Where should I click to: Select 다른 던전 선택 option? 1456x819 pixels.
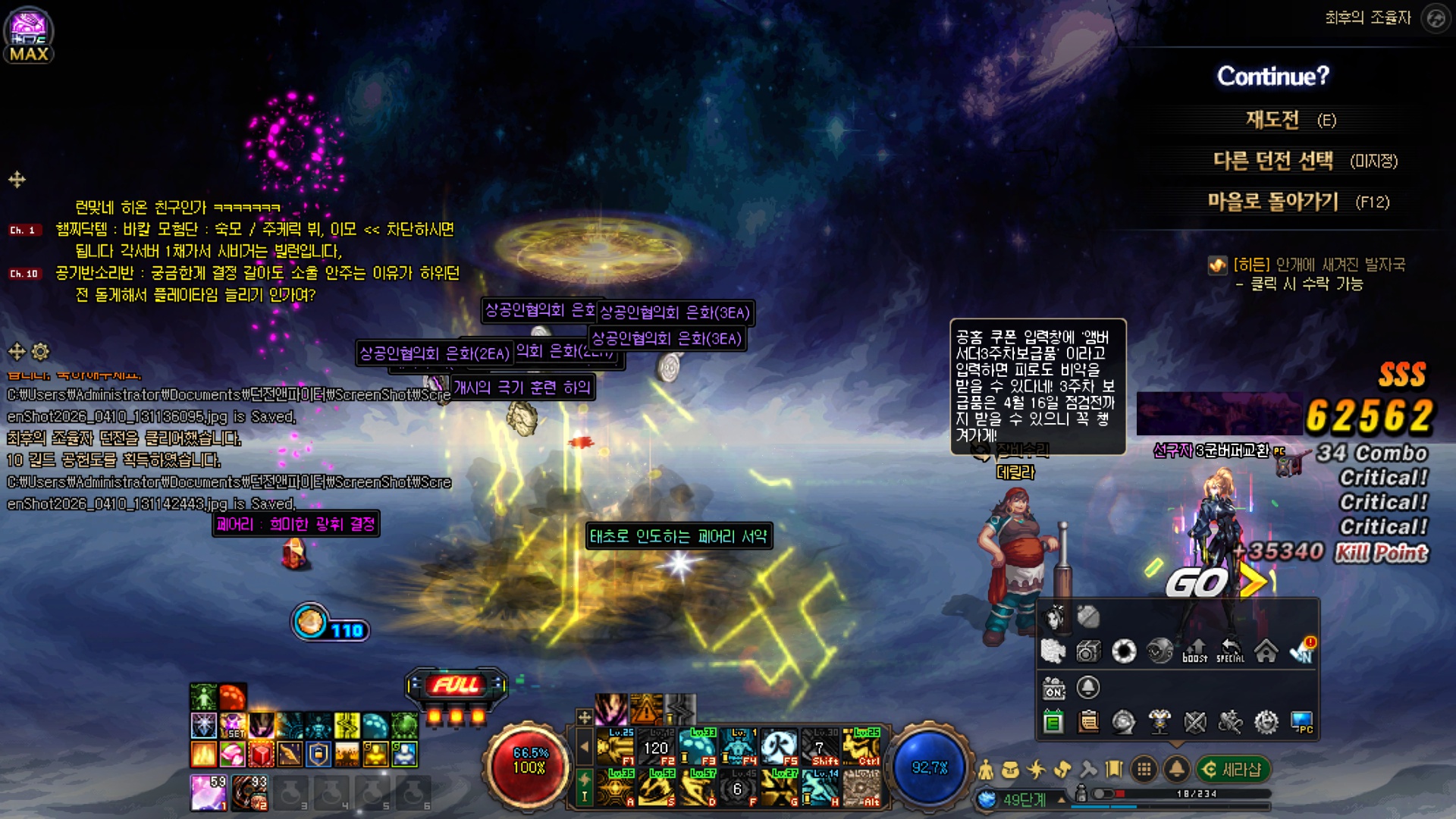coord(1273,161)
